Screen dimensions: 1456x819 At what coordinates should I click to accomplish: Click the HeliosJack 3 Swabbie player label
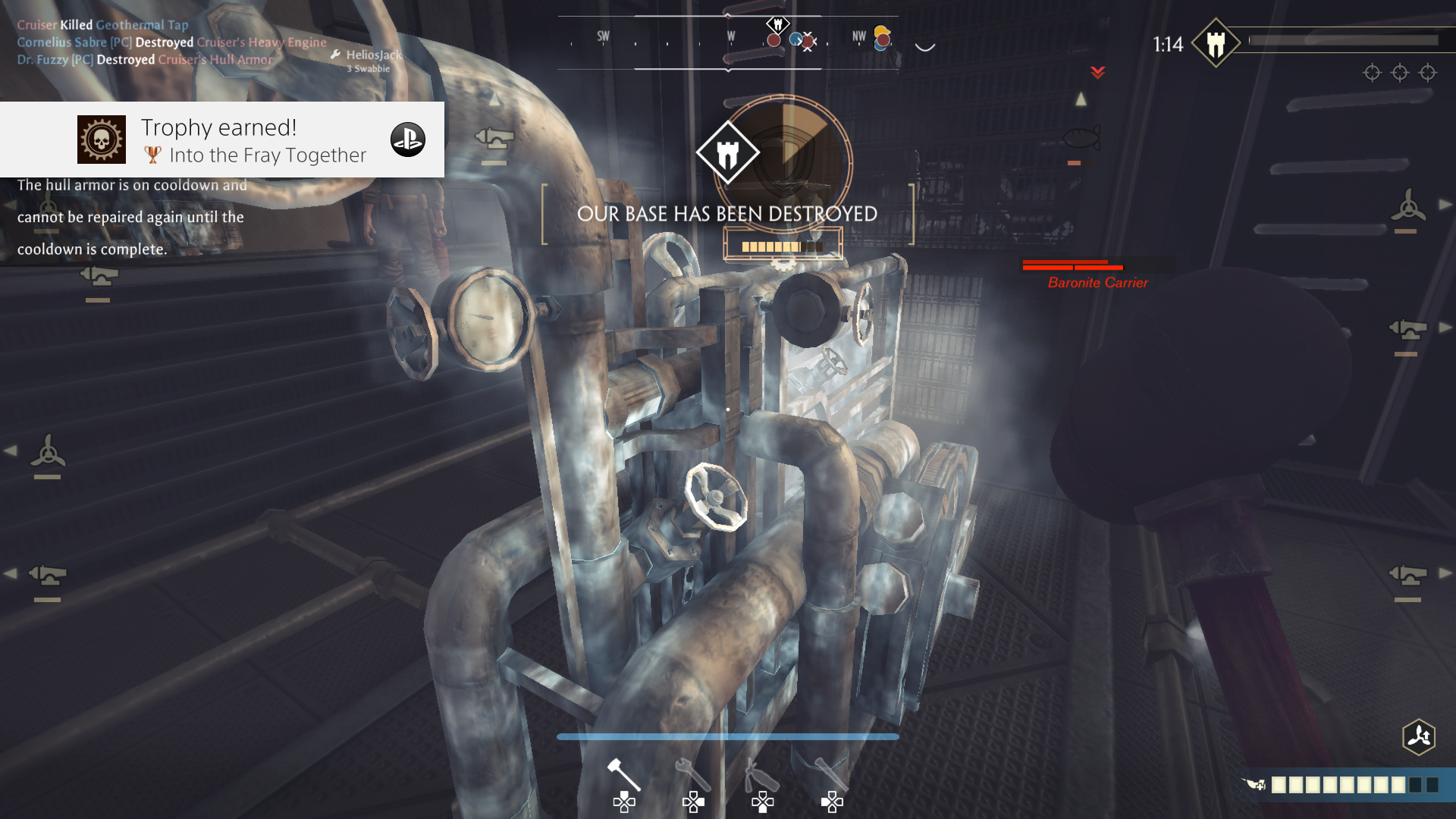pyautogui.click(x=372, y=60)
